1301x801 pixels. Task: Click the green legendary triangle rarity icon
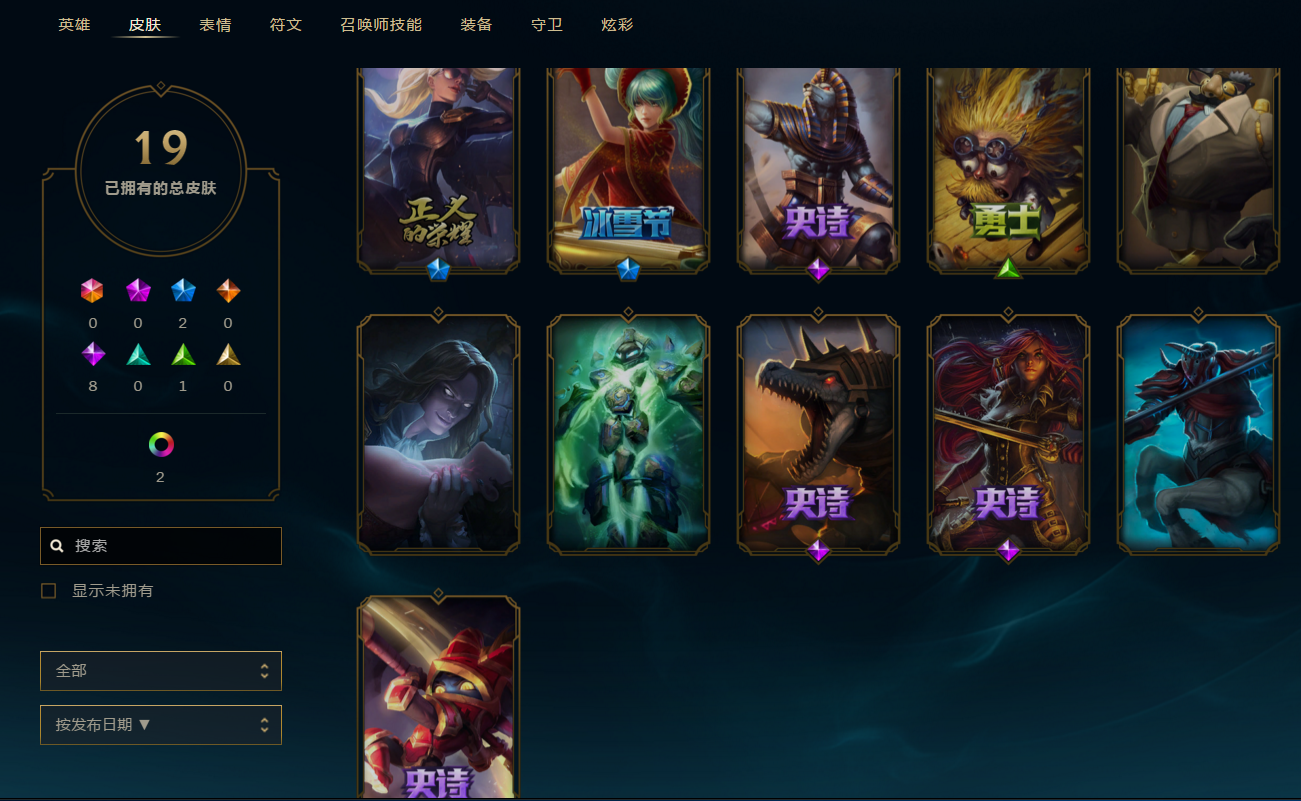(183, 353)
